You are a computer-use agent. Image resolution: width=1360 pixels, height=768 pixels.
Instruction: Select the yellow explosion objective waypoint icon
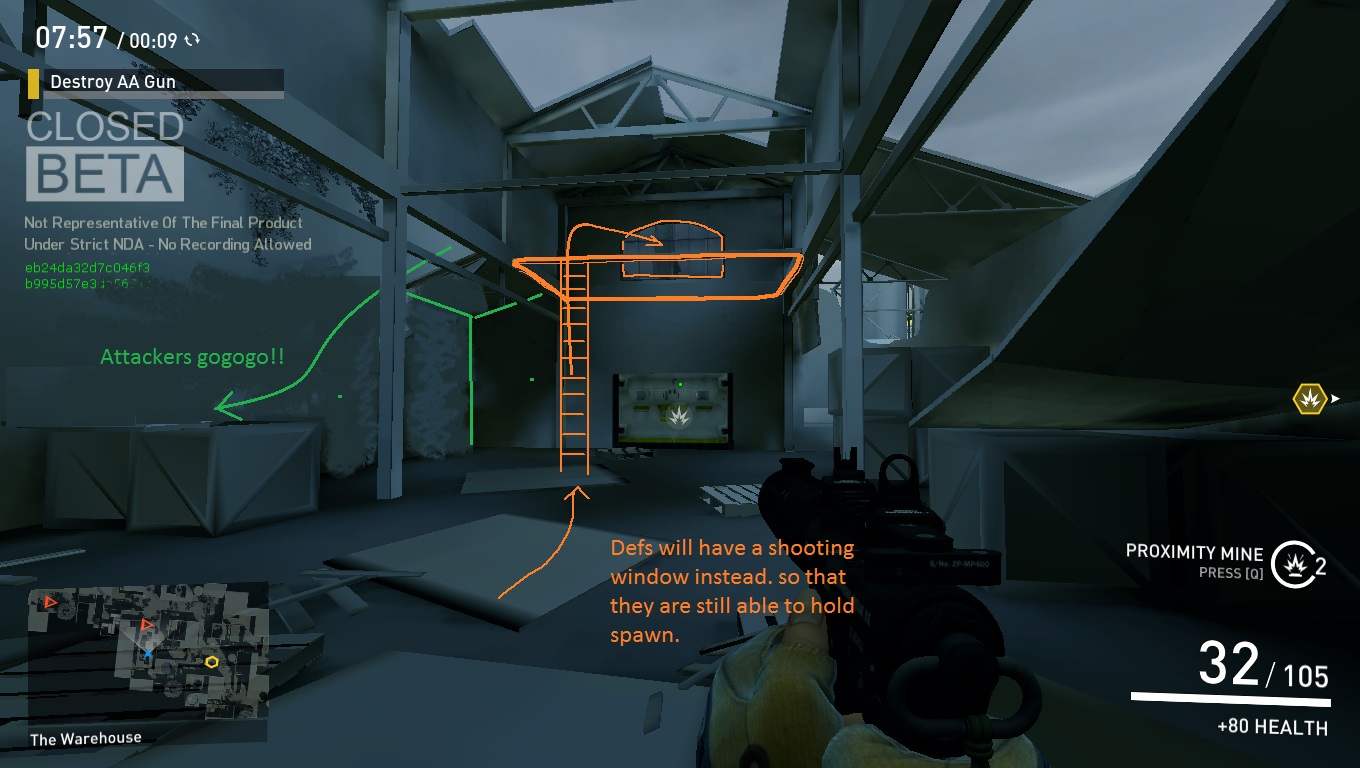pyautogui.click(x=1307, y=399)
